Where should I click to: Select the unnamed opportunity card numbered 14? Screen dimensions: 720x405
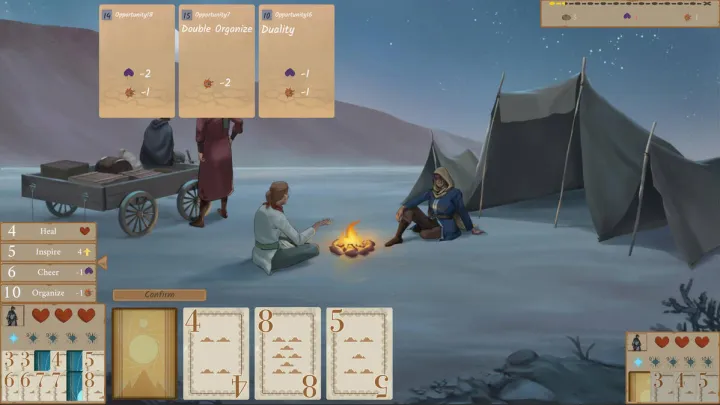(x=137, y=61)
